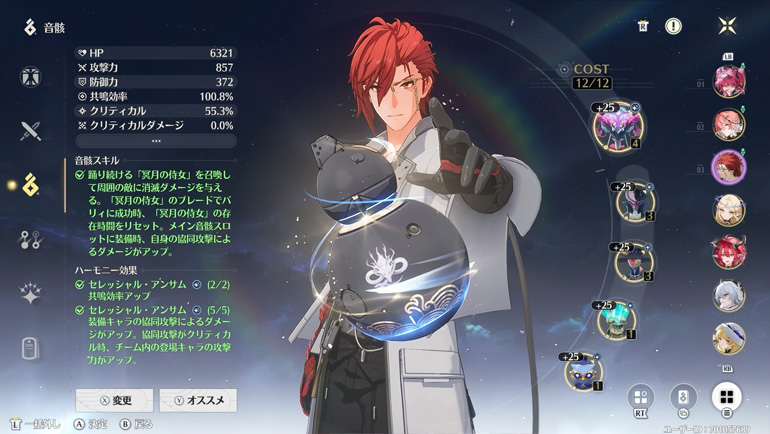Click the 変更 (change) button
This screenshot has width=770, height=434.
coord(114,400)
